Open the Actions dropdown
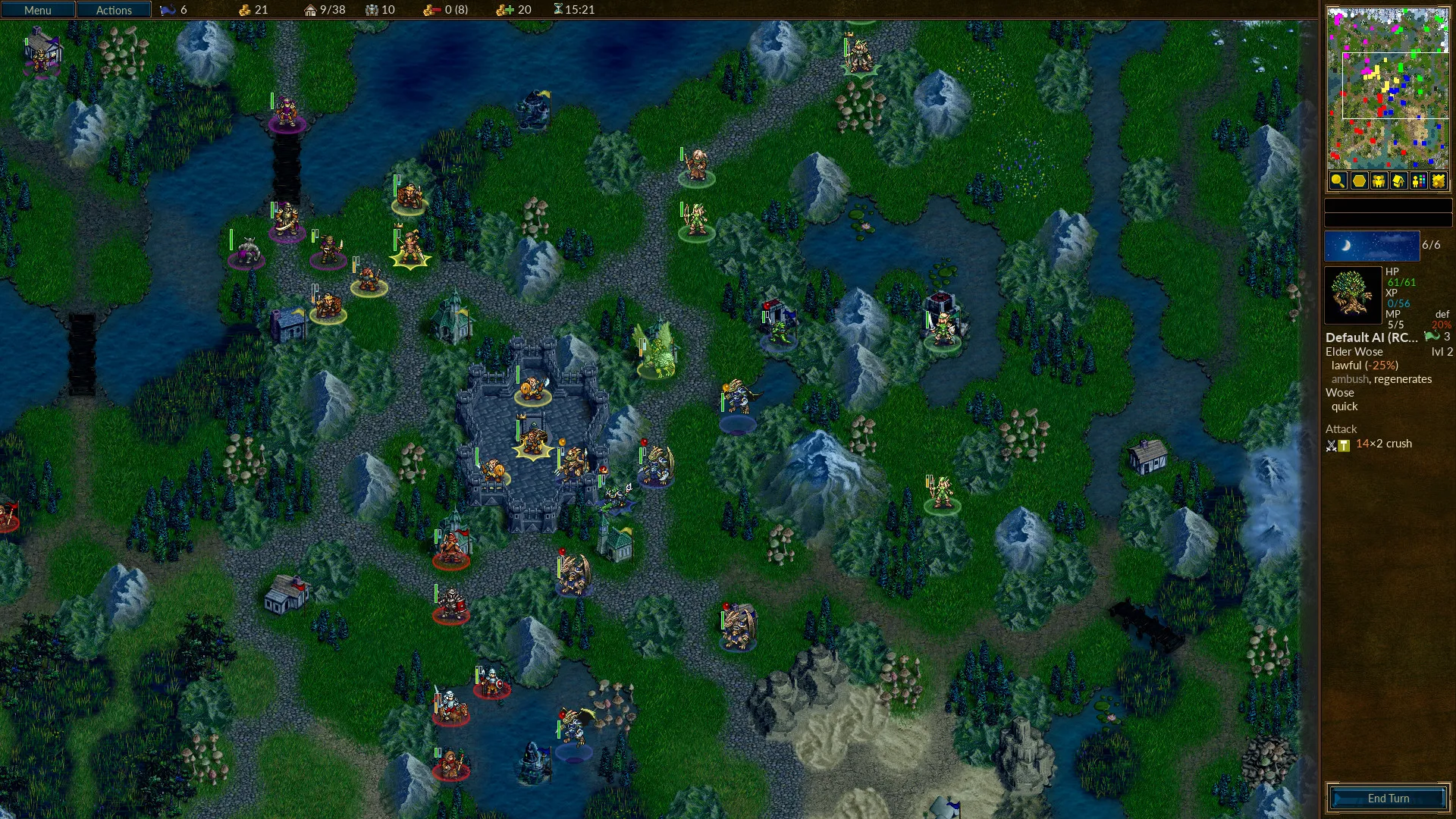Screen dimensions: 1456x819 pyautogui.click(x=114, y=10)
